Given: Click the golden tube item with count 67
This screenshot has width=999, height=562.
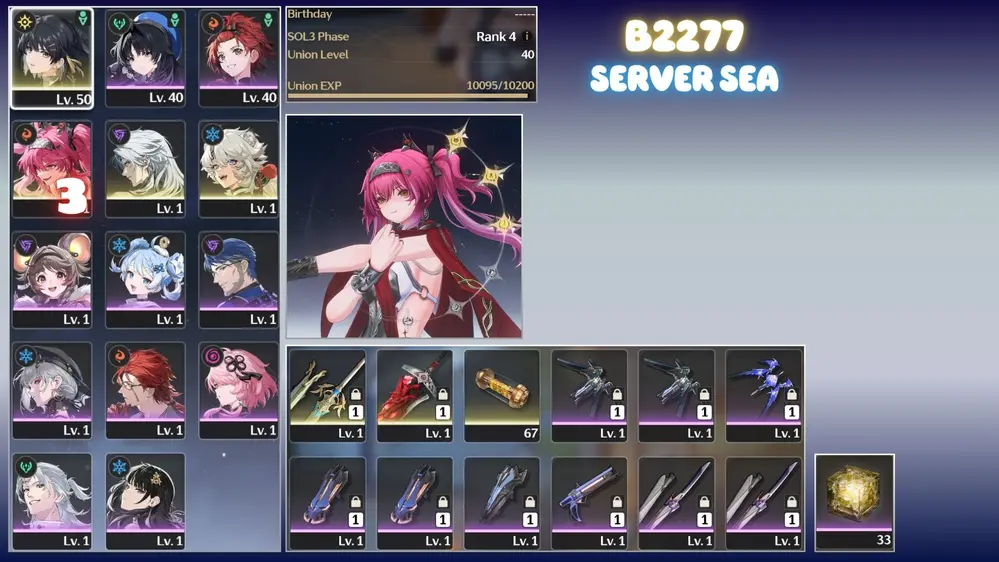Looking at the screenshot, I should pos(502,394).
